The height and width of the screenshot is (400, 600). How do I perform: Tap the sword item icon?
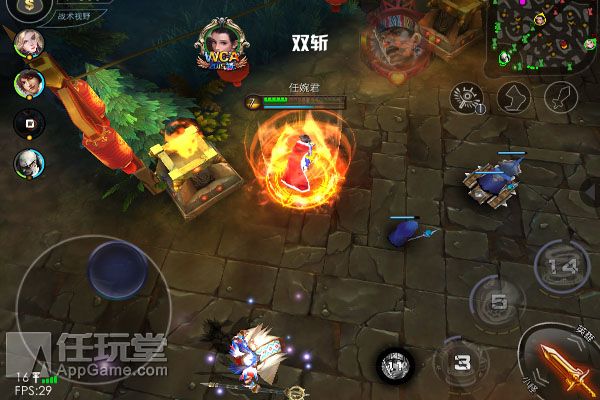pyautogui.click(x=562, y=97)
